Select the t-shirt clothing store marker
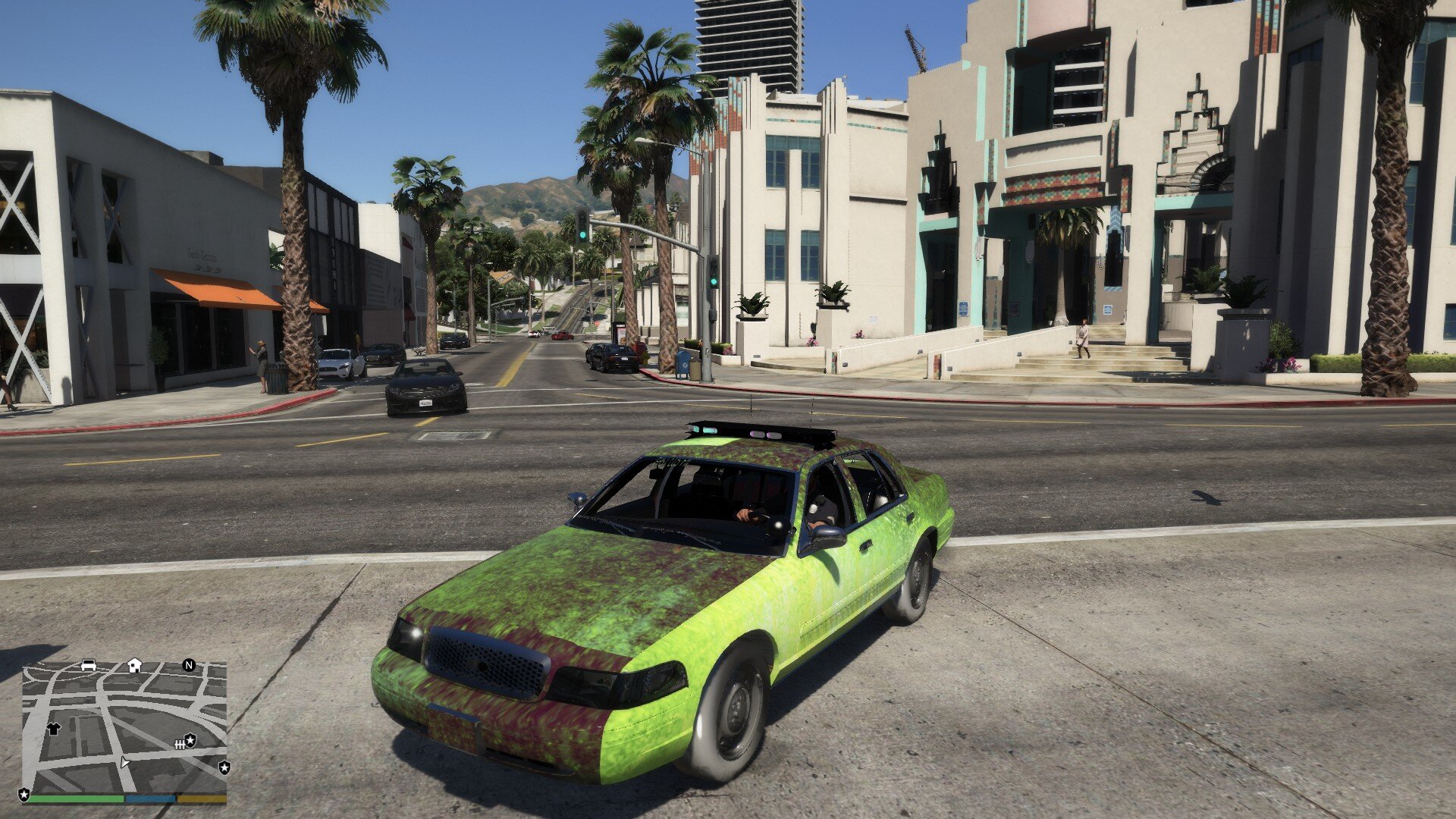Image resolution: width=1456 pixels, height=819 pixels. click(53, 729)
